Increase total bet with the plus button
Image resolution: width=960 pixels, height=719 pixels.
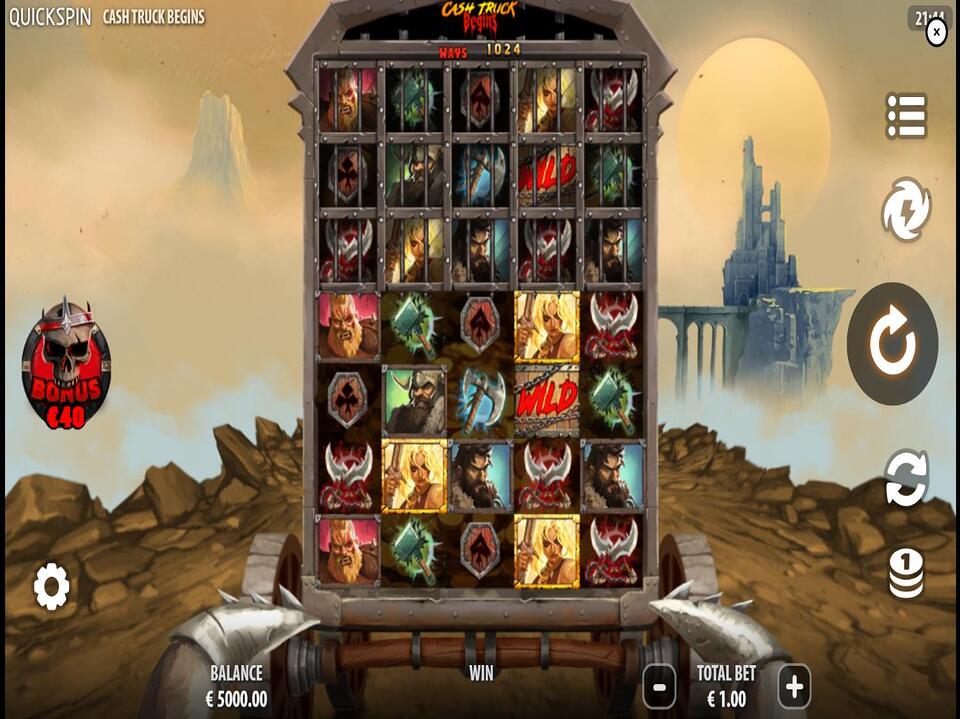794,687
